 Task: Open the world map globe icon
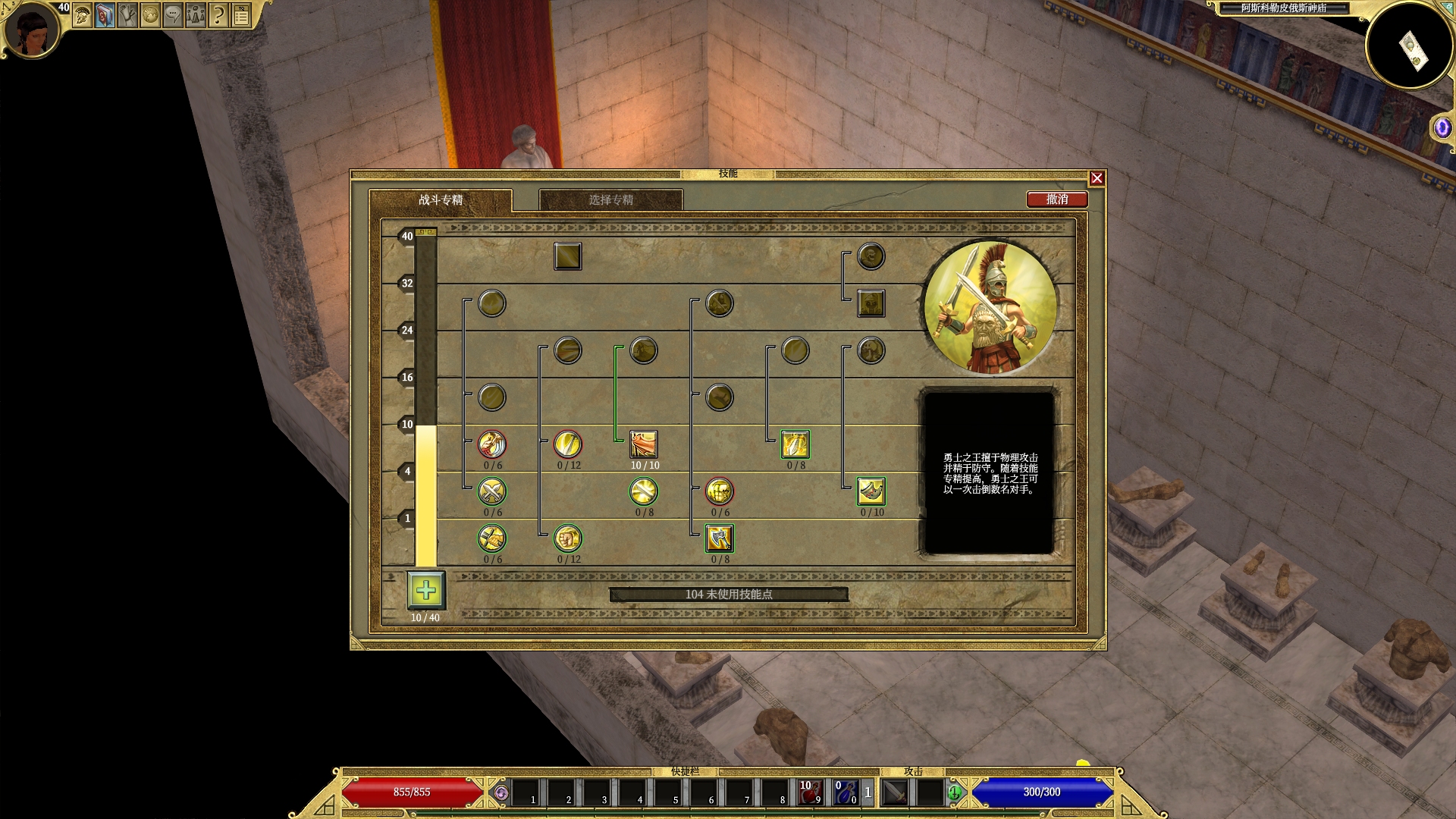pos(150,15)
